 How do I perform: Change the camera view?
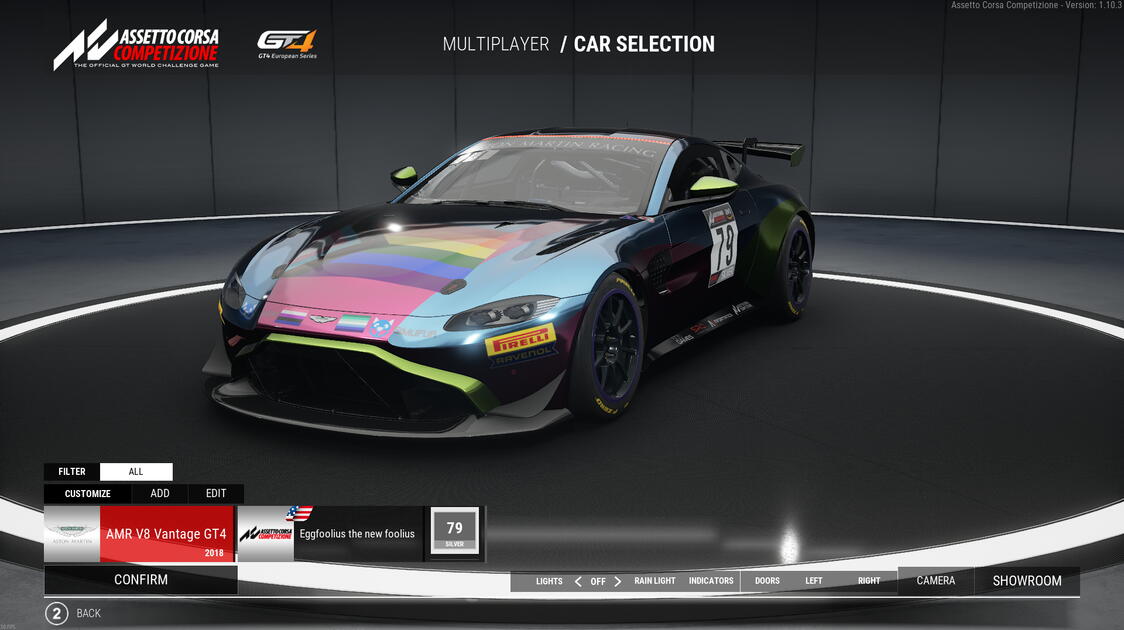click(936, 581)
